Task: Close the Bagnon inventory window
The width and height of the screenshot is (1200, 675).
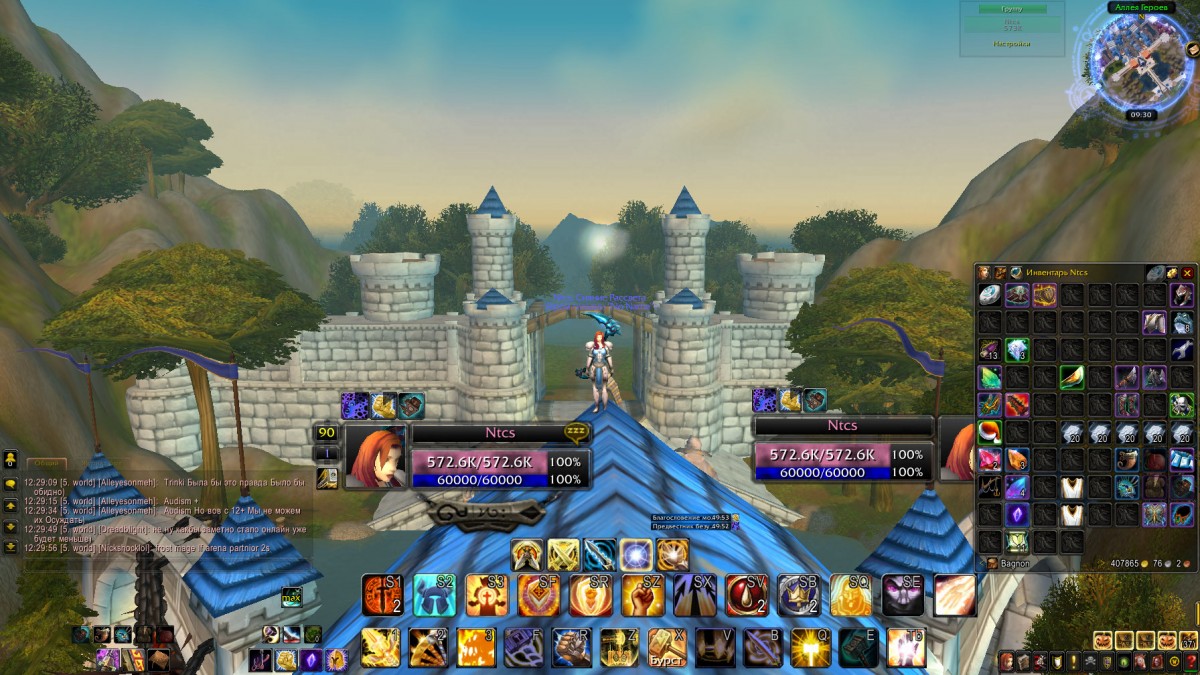Action: click(1188, 273)
